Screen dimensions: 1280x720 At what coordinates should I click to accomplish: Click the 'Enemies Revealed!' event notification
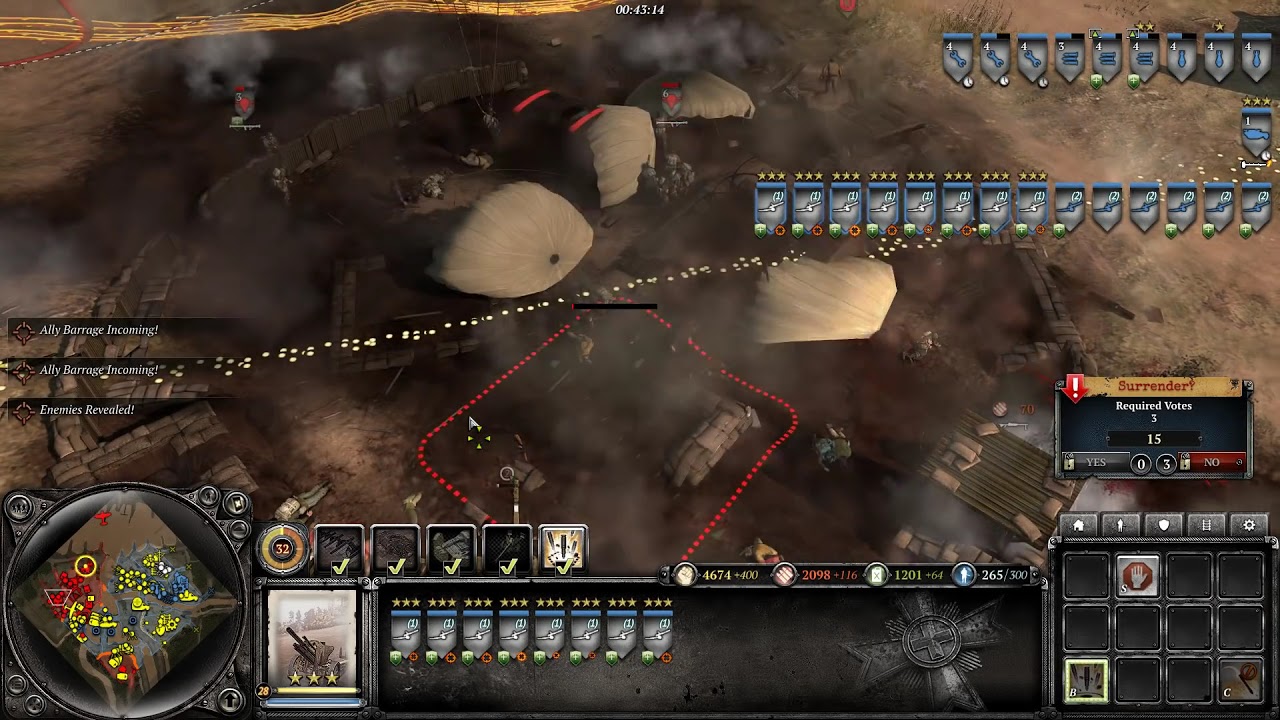click(x=86, y=410)
